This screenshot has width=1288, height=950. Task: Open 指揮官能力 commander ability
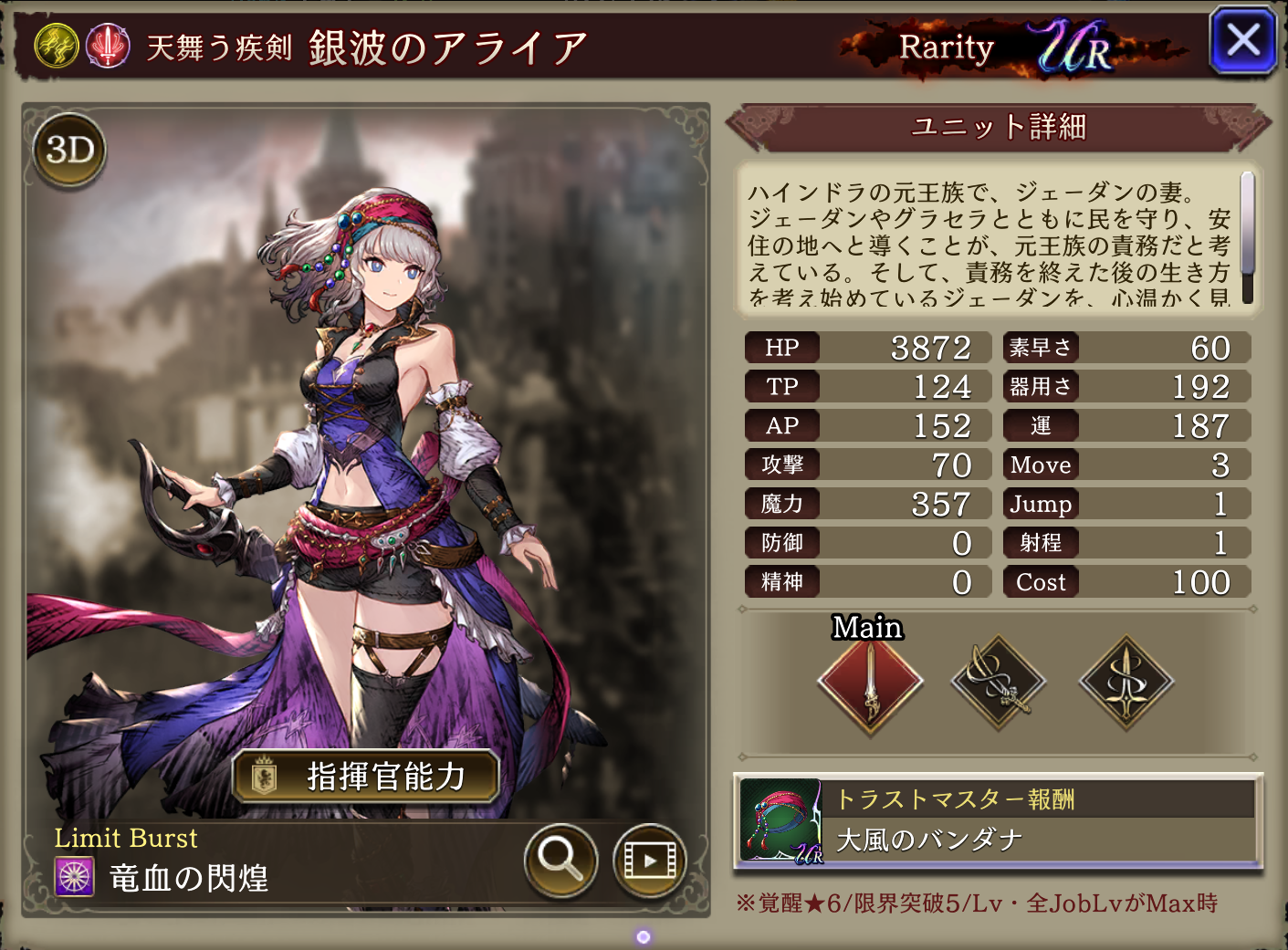point(366,777)
